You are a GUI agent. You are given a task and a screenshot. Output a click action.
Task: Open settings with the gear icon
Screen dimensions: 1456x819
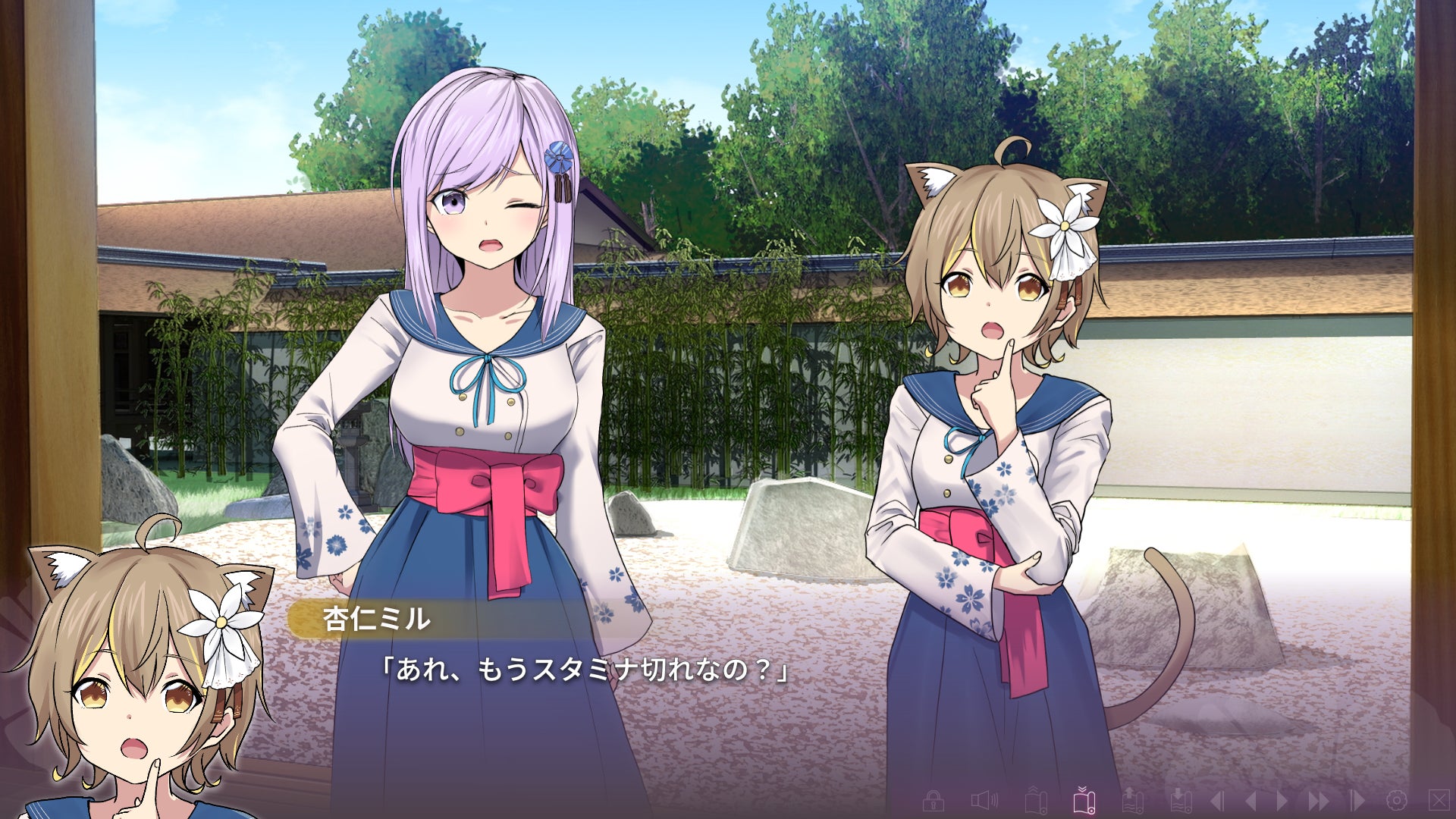[1396, 800]
